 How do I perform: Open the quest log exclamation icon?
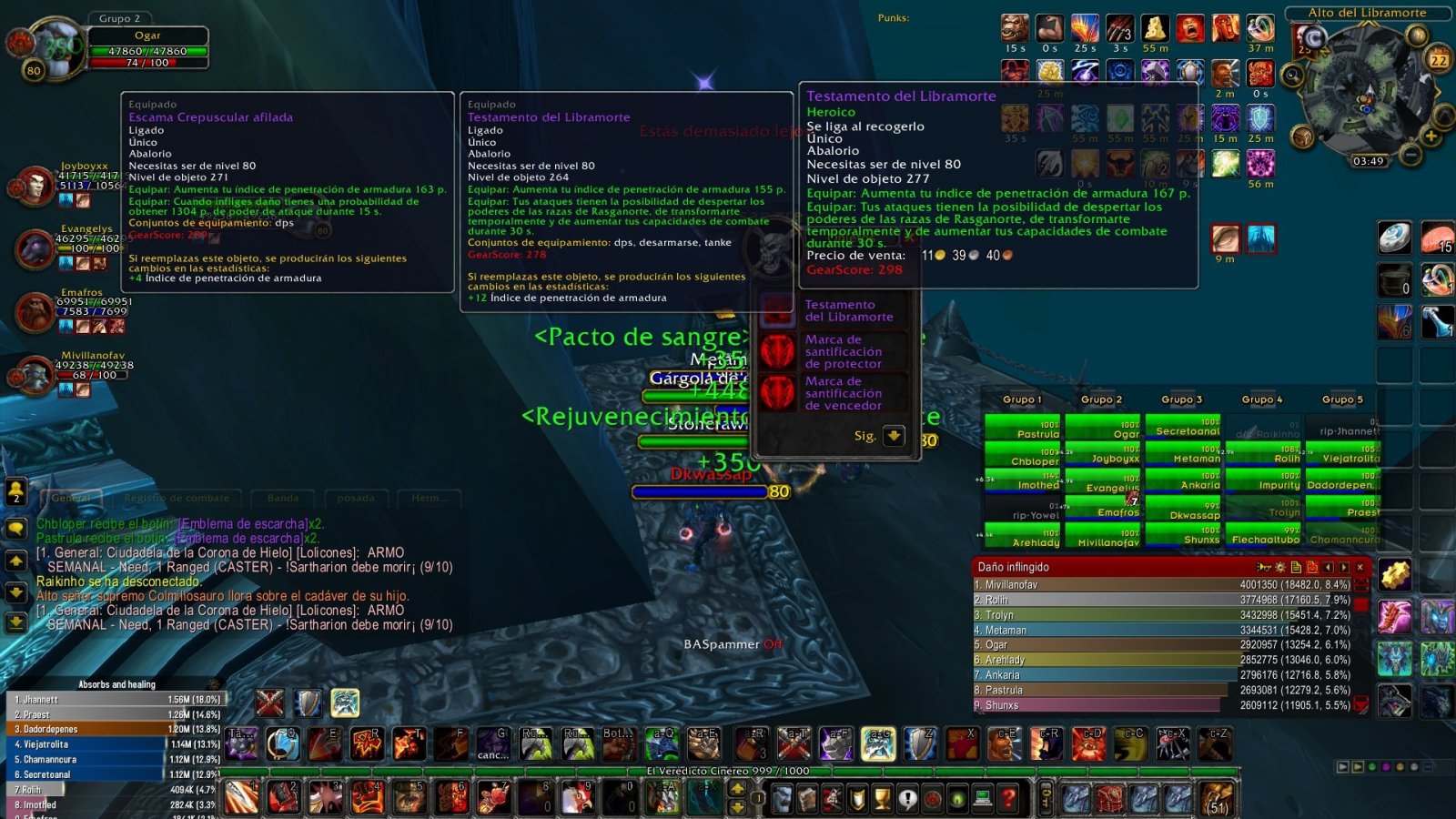coord(907,798)
